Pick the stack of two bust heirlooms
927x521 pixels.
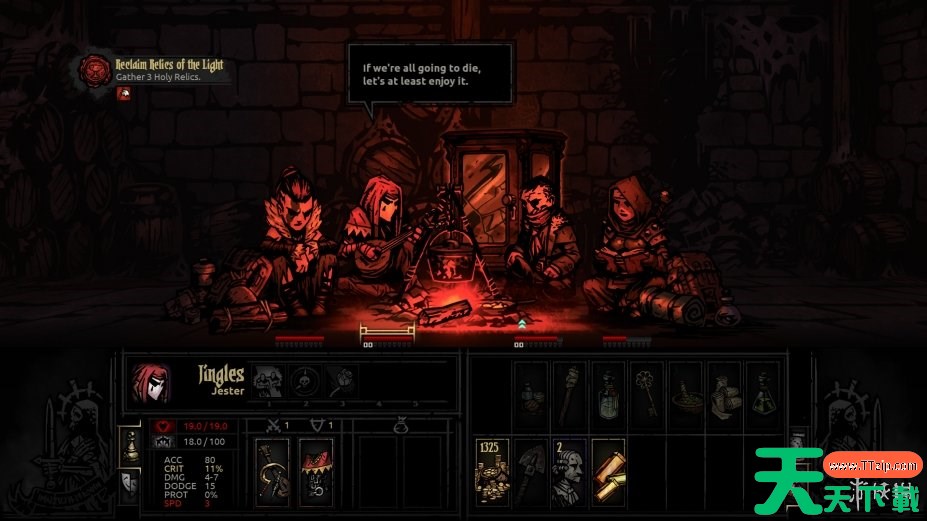point(569,468)
